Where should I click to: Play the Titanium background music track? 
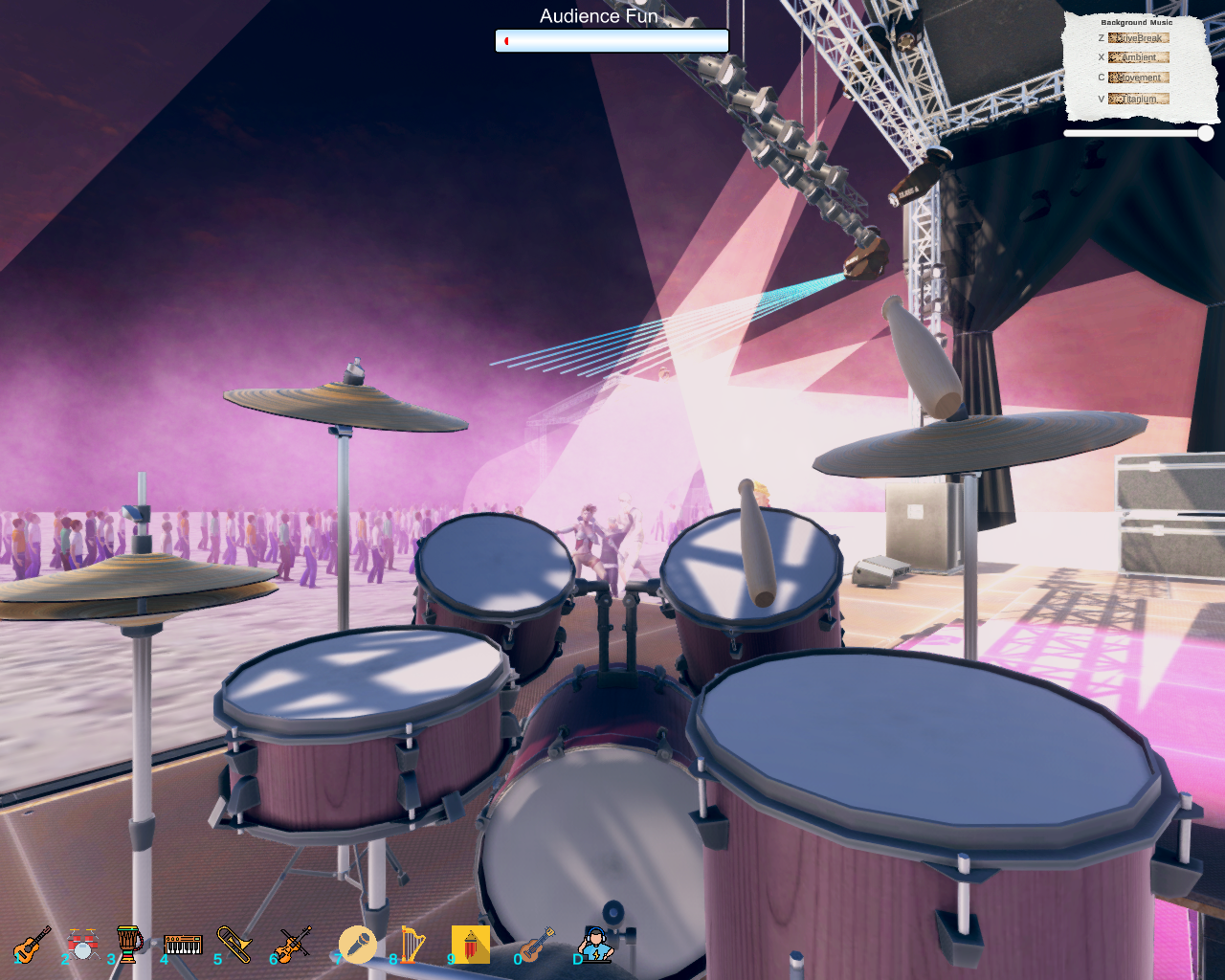(x=1139, y=98)
